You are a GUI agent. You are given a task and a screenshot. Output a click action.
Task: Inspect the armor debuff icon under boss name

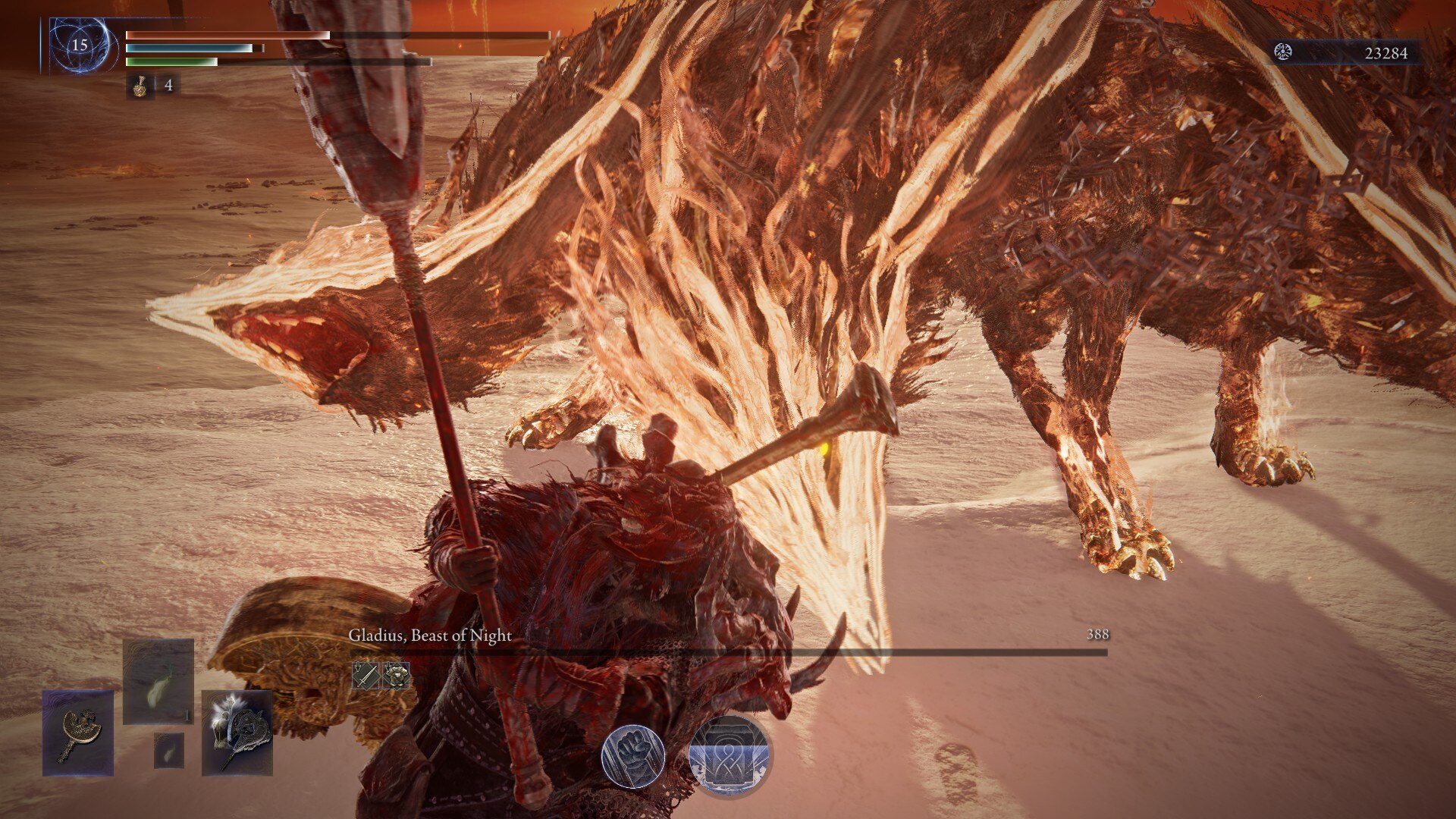point(396,675)
